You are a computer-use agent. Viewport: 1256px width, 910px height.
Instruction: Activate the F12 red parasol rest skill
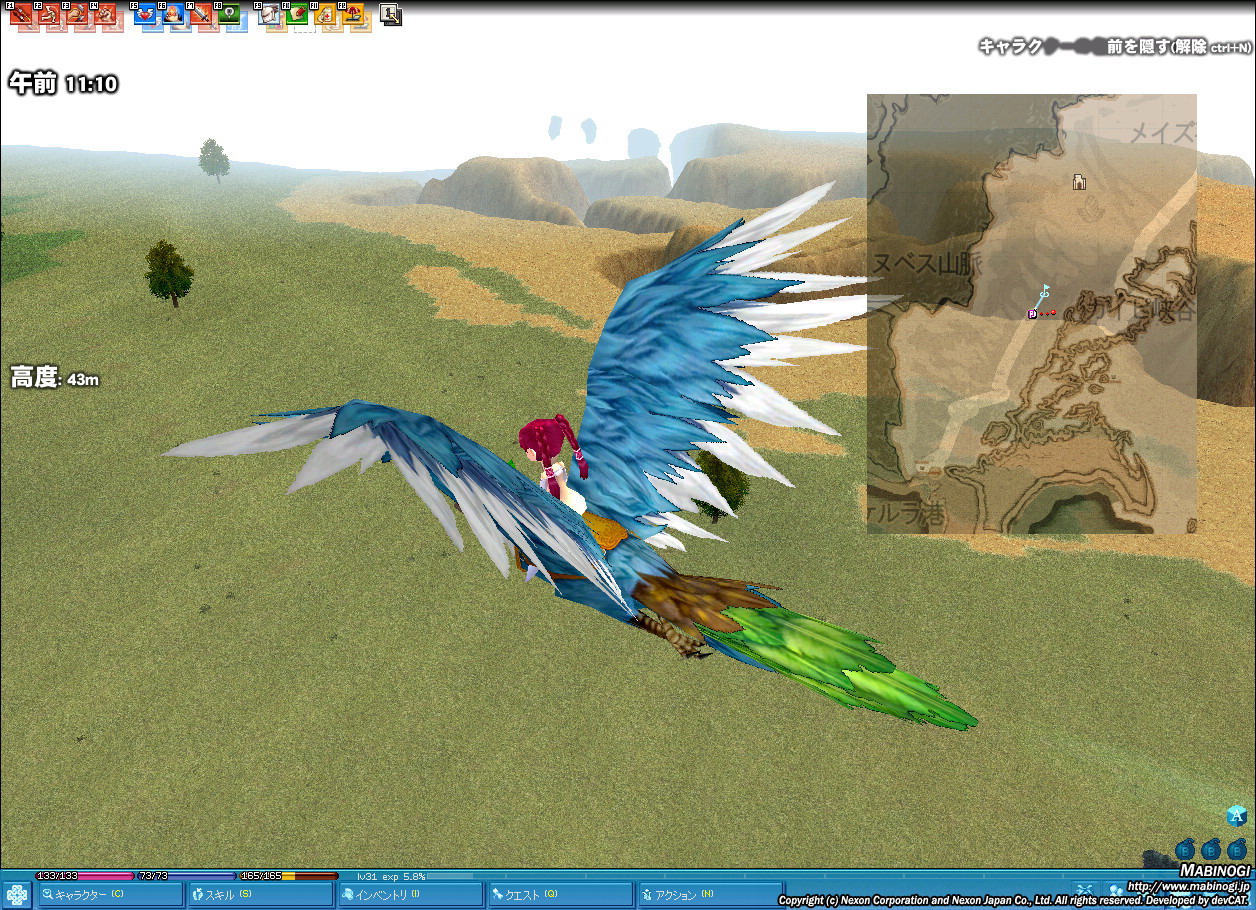(x=353, y=15)
